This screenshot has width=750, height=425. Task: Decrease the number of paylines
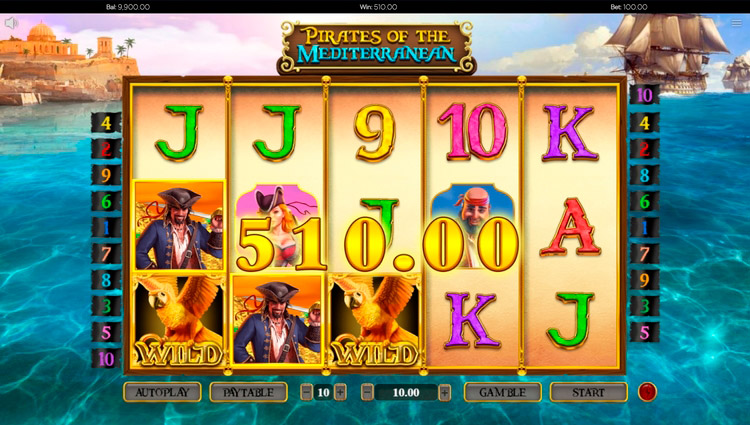(307, 392)
